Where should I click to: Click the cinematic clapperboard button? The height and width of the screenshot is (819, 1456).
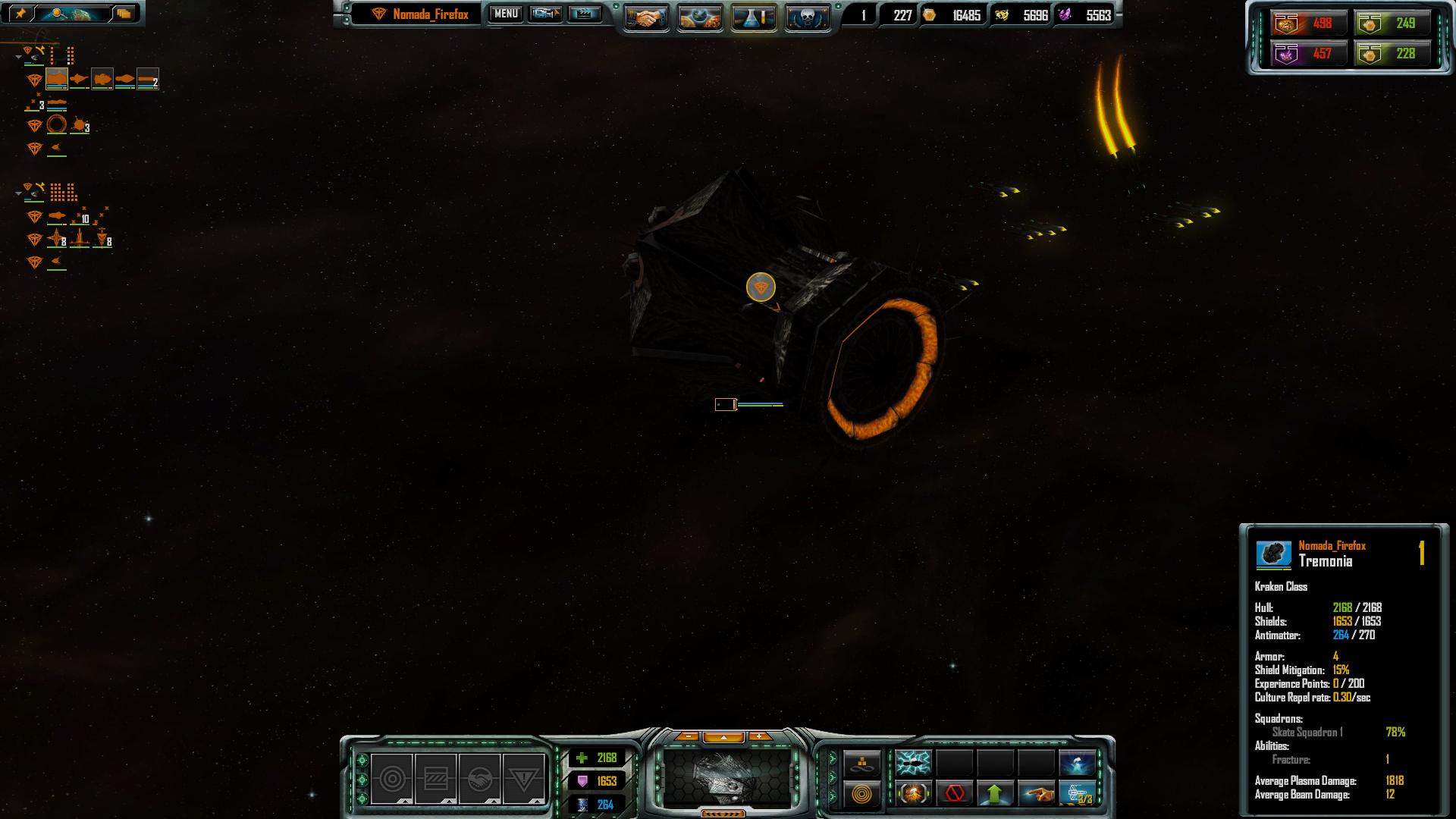click(584, 14)
